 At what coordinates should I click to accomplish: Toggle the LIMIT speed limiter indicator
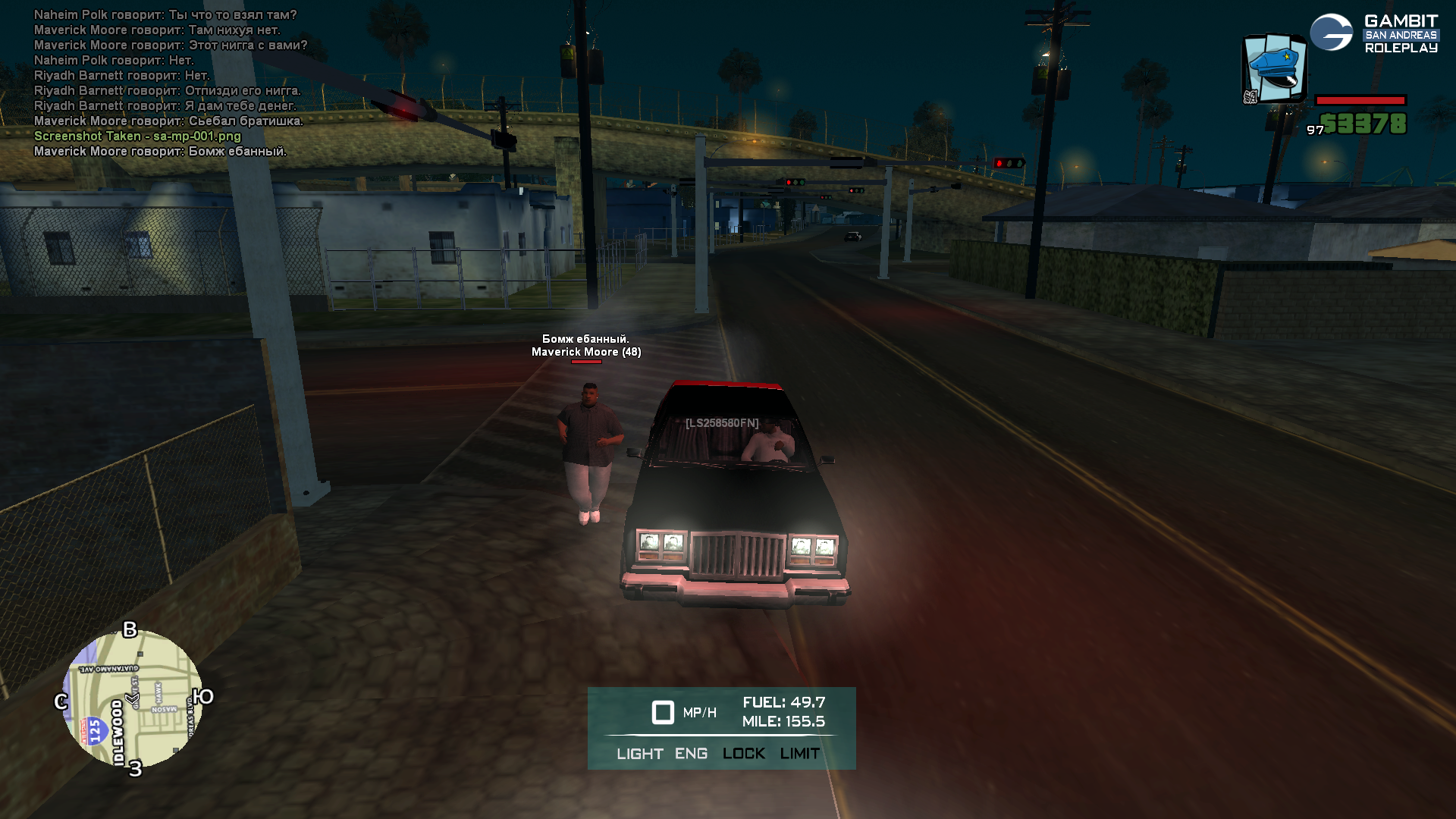[x=799, y=754]
